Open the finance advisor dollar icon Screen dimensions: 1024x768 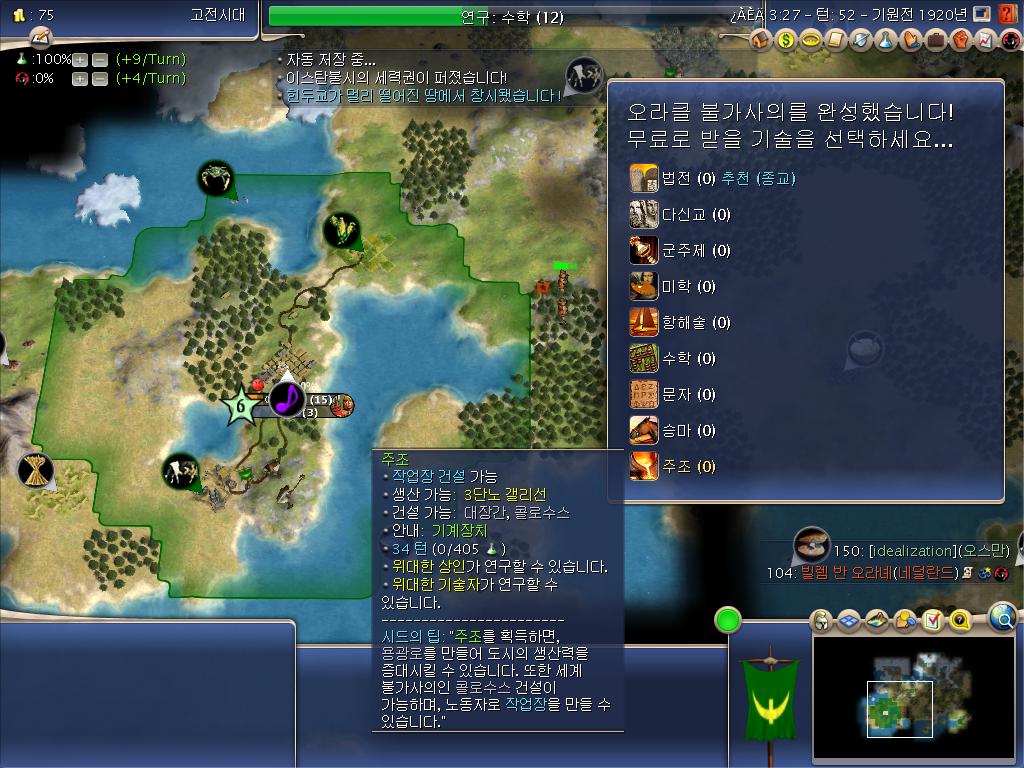coord(785,41)
